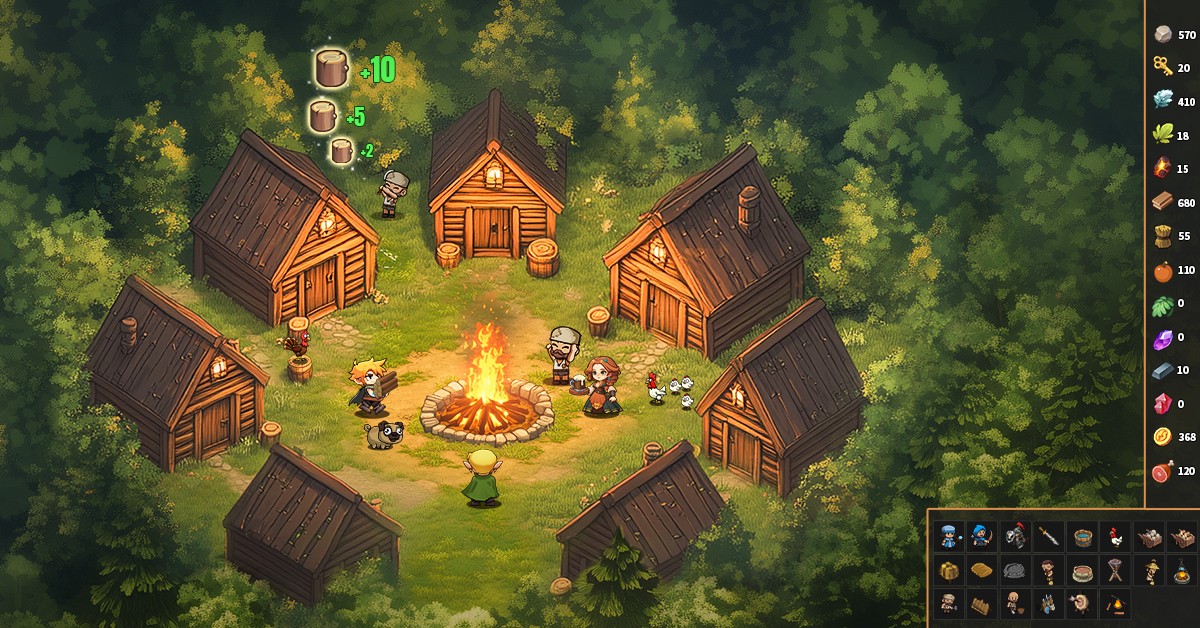Select the sword item slot
This screenshot has width=1200, height=628.
pyautogui.click(x=1048, y=536)
